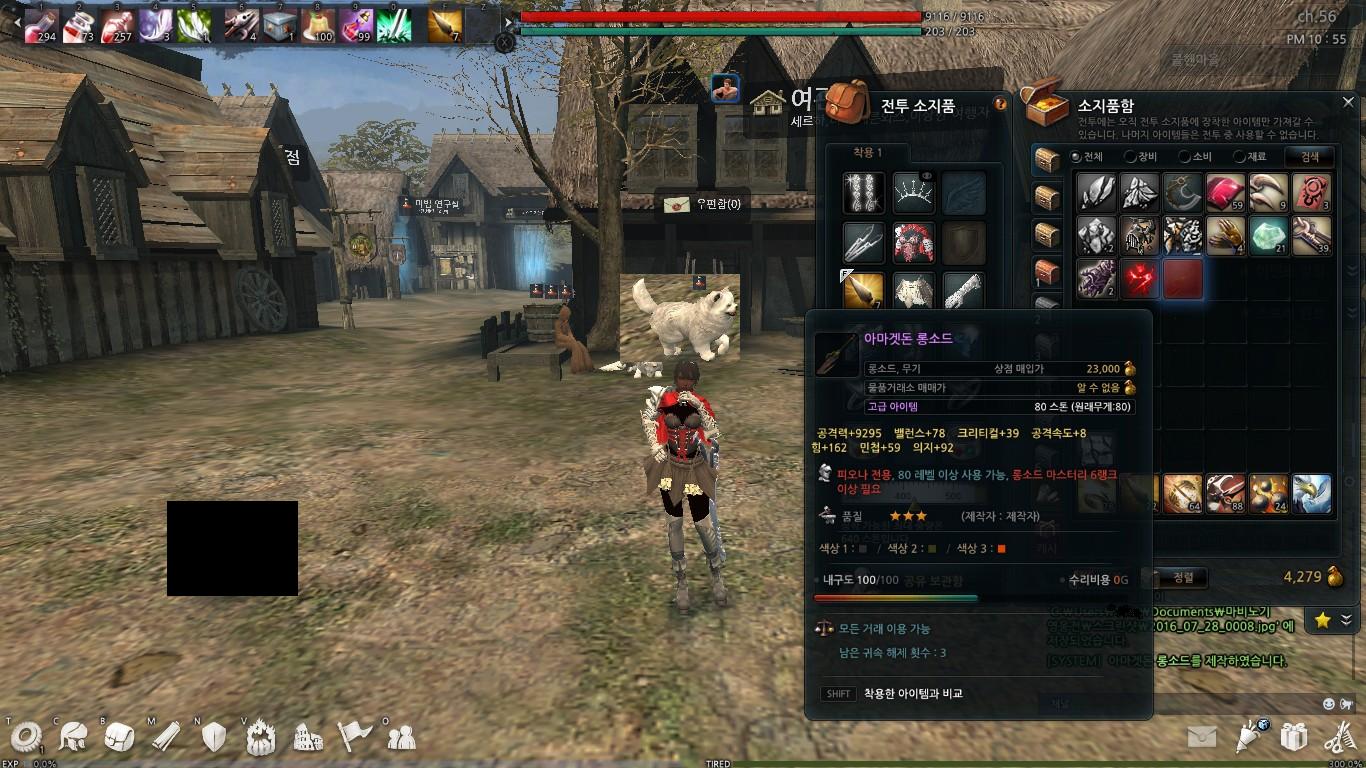Switch to the 착용 1 equipment tab
1366x768 pixels.
click(x=867, y=153)
